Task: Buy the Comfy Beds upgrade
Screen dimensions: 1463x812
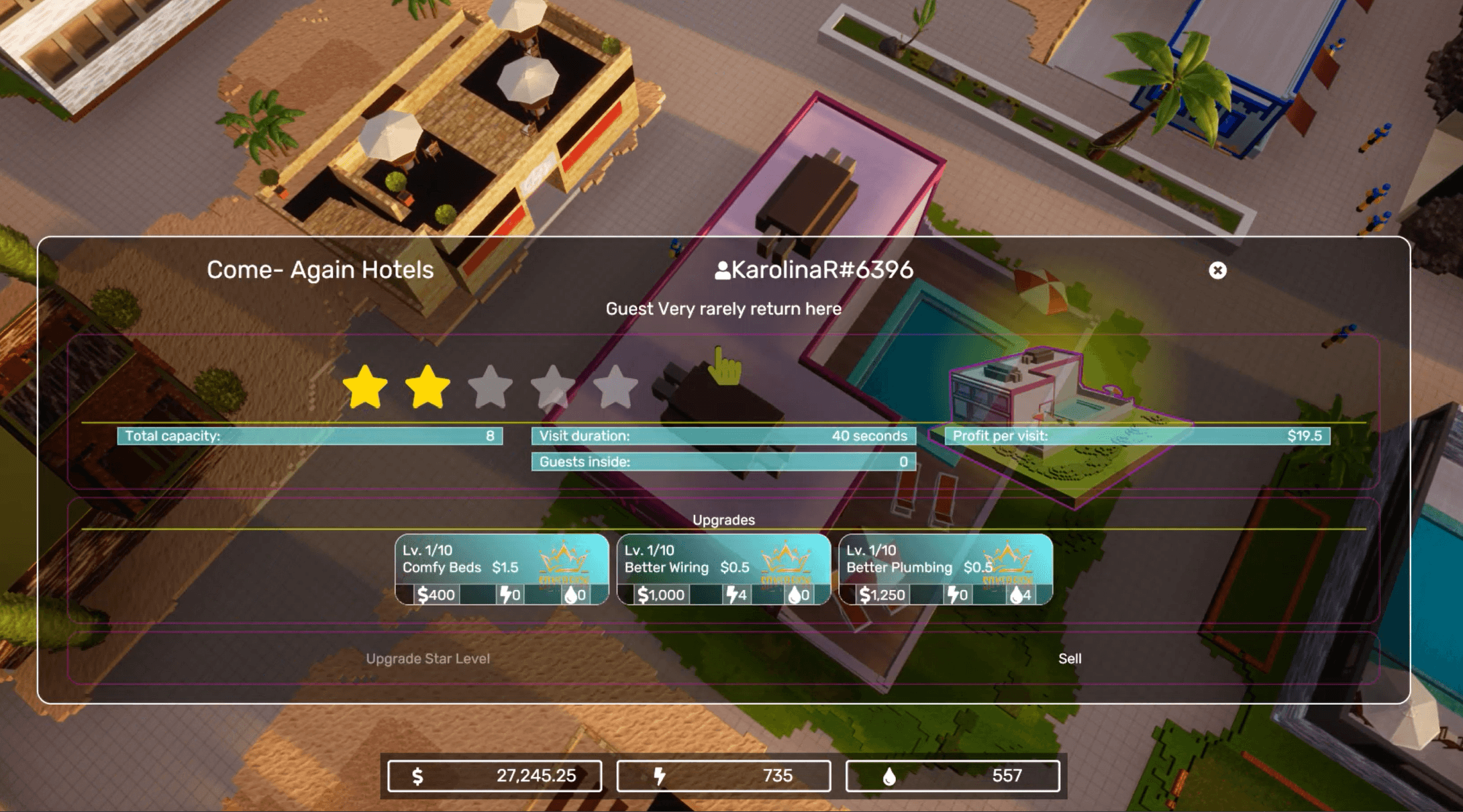Action: click(x=502, y=569)
